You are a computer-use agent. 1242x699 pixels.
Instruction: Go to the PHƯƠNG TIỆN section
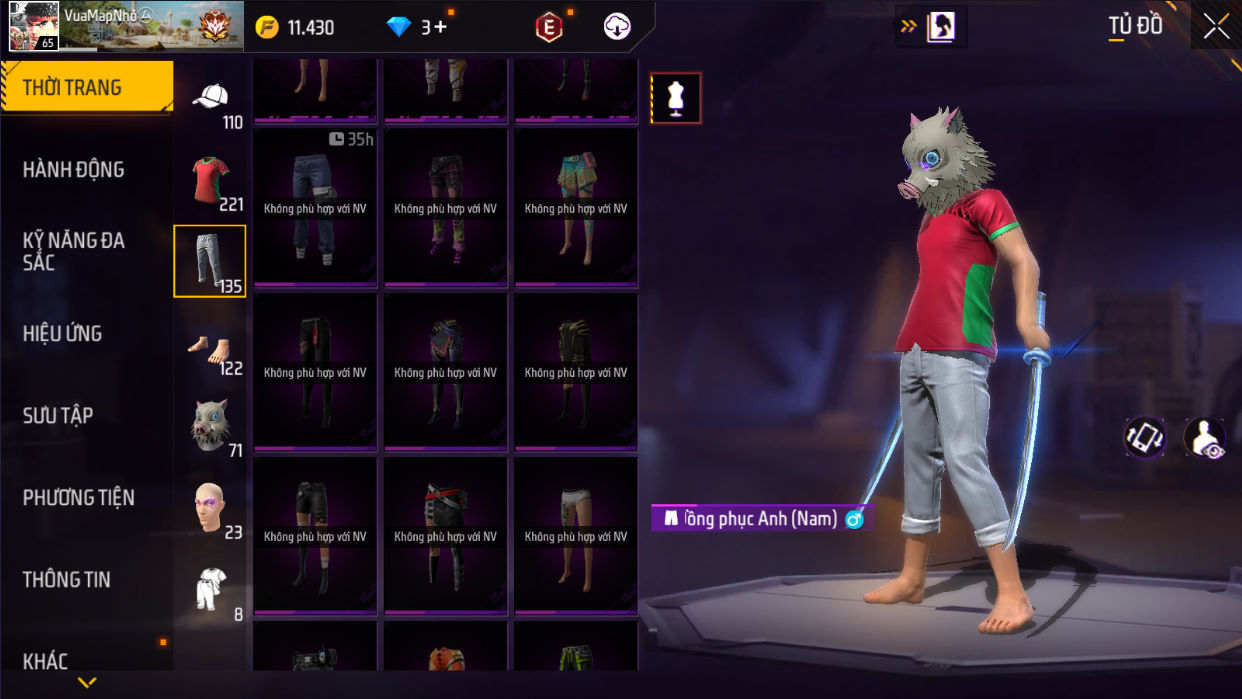[78, 498]
